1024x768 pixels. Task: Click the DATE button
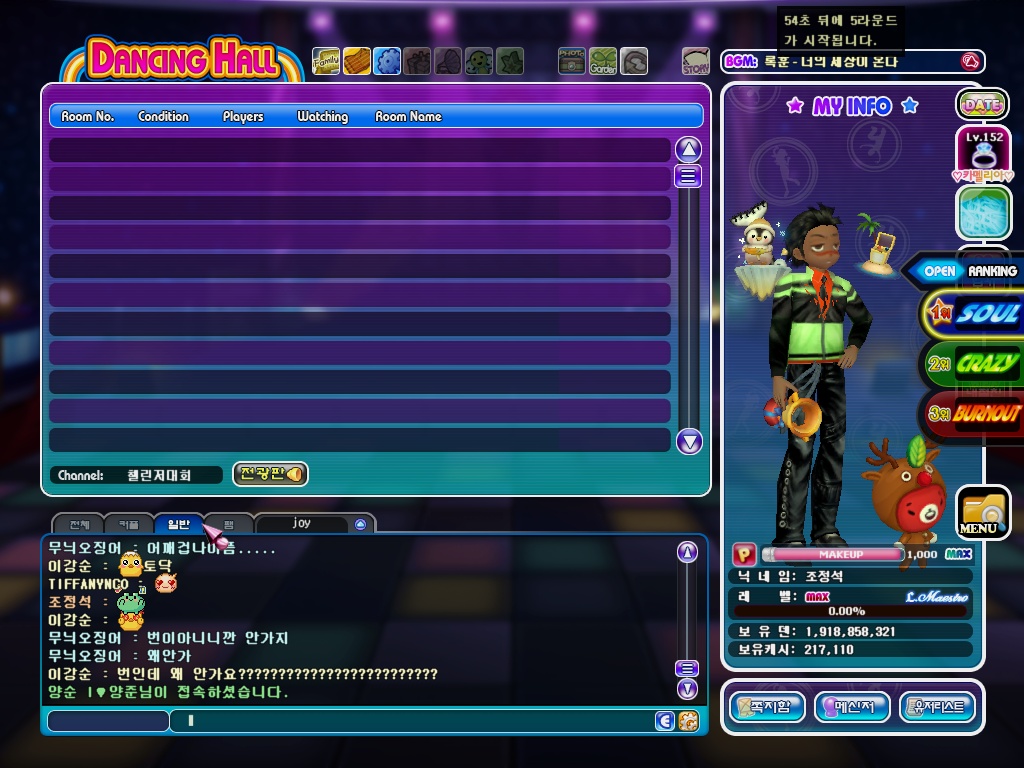tap(982, 104)
